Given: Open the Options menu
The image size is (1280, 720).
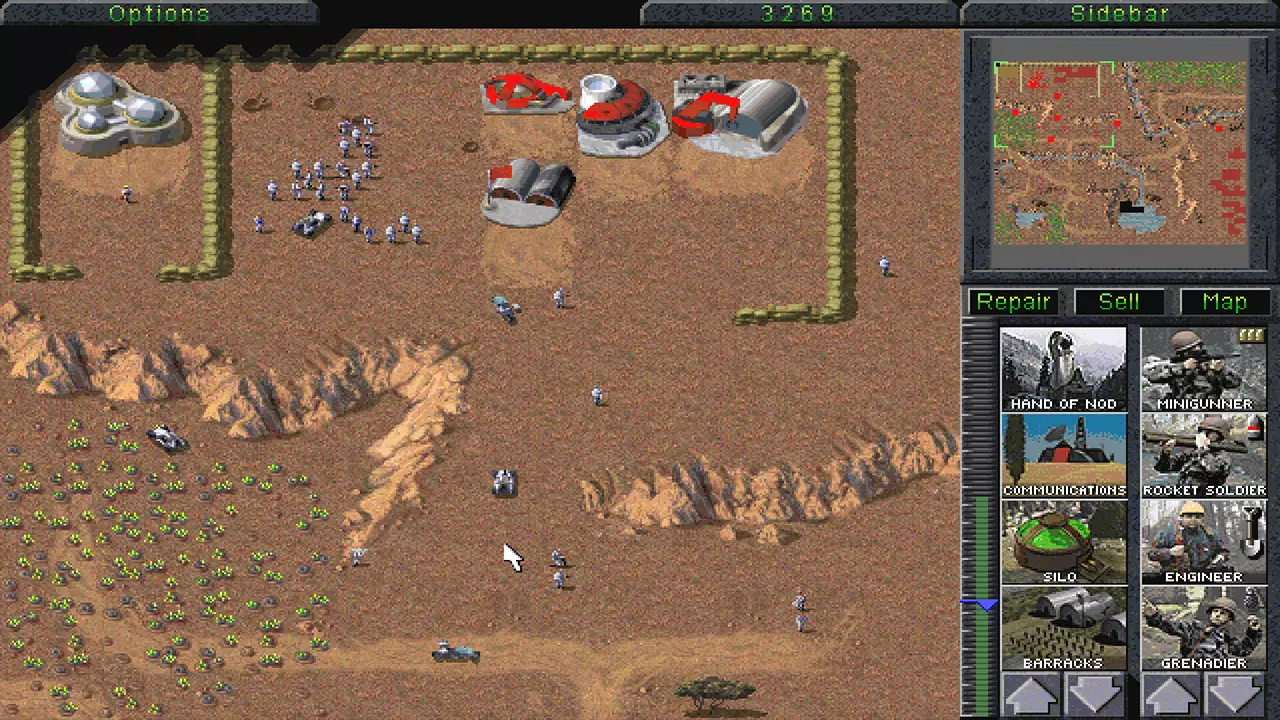Looking at the screenshot, I should [159, 13].
